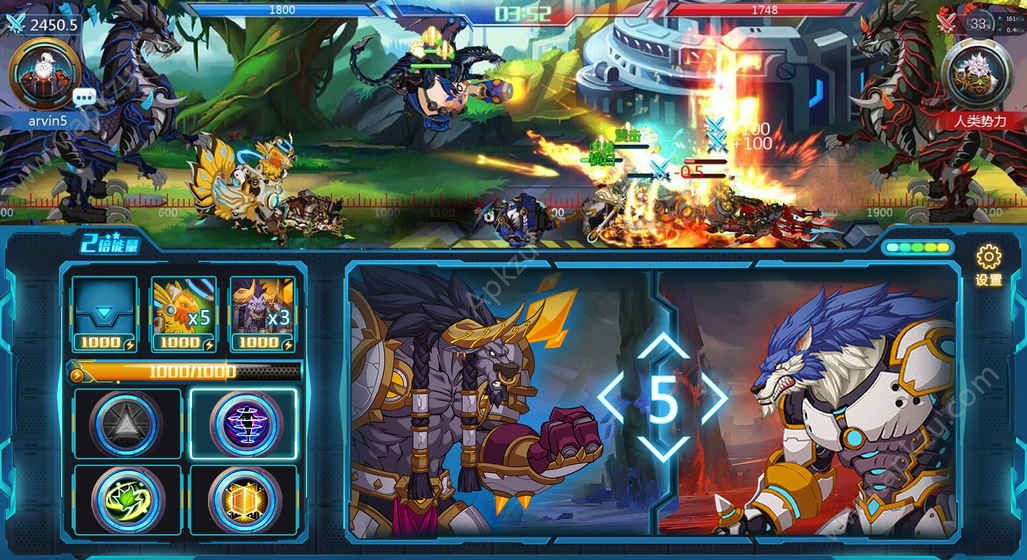Viewport: 1027px width, 560px height.
Task: Summon the golden phoenix unit x5
Action: tap(183, 312)
